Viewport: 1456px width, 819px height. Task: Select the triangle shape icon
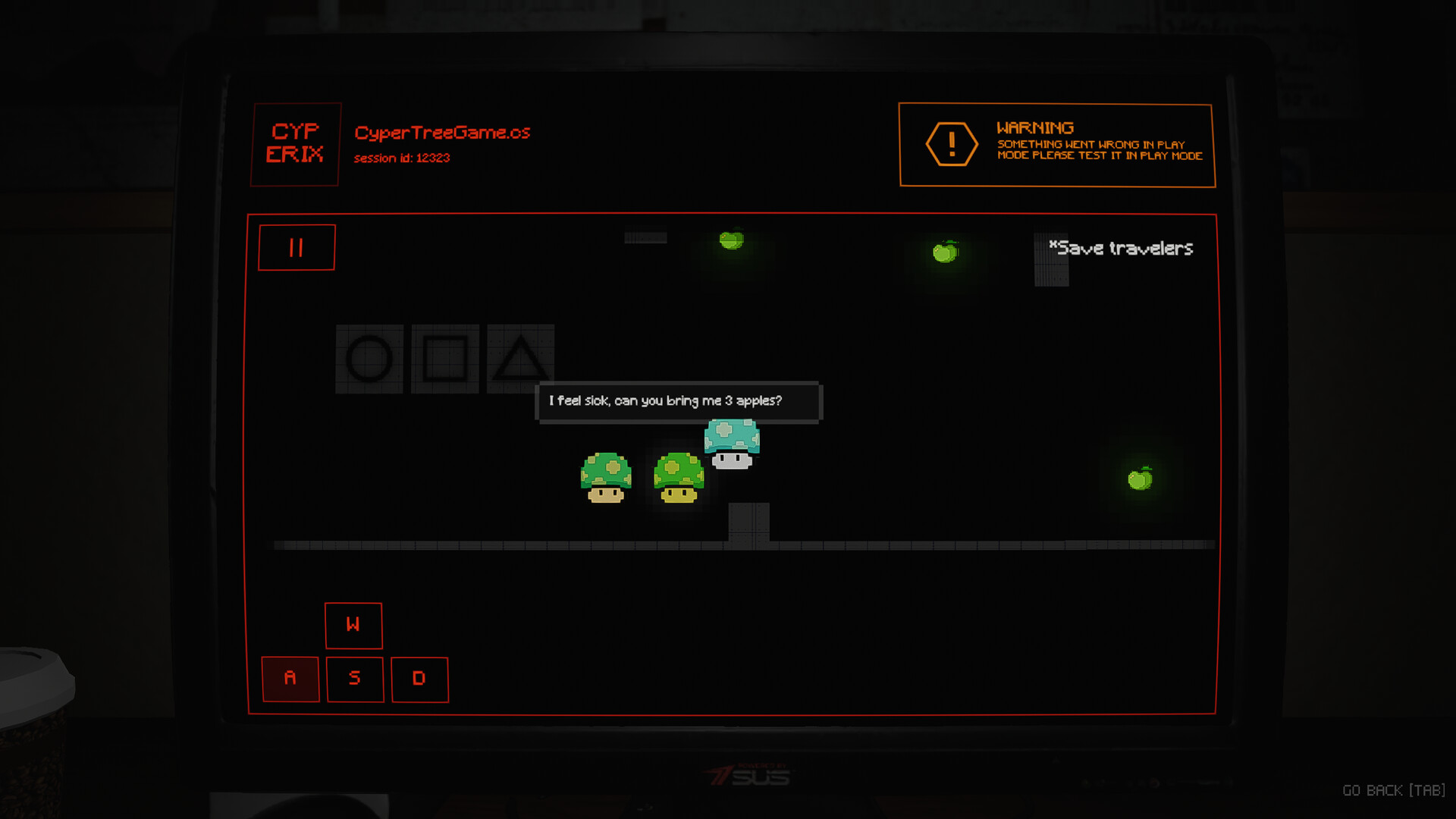tap(520, 359)
